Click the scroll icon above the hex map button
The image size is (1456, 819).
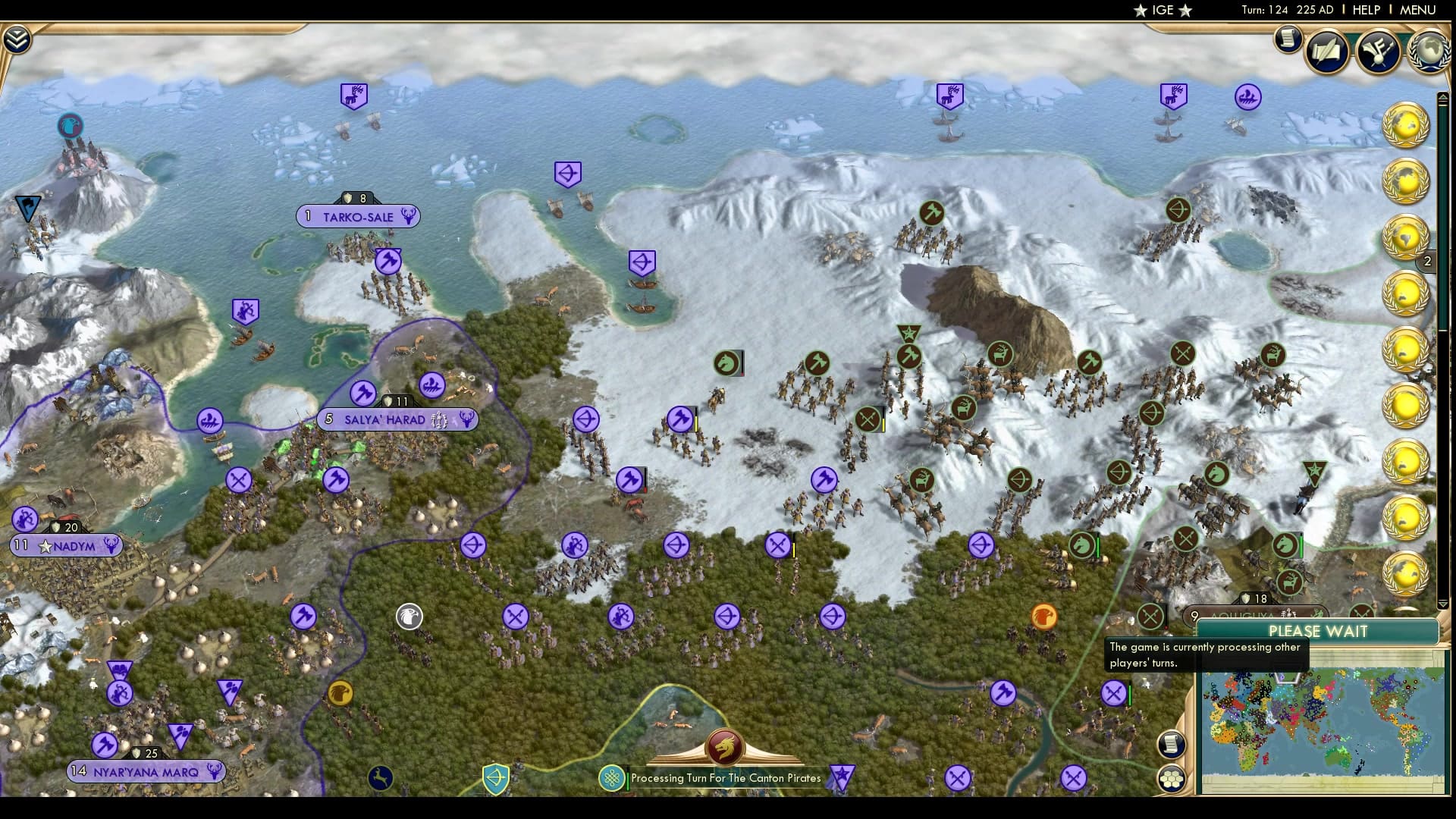click(1170, 745)
